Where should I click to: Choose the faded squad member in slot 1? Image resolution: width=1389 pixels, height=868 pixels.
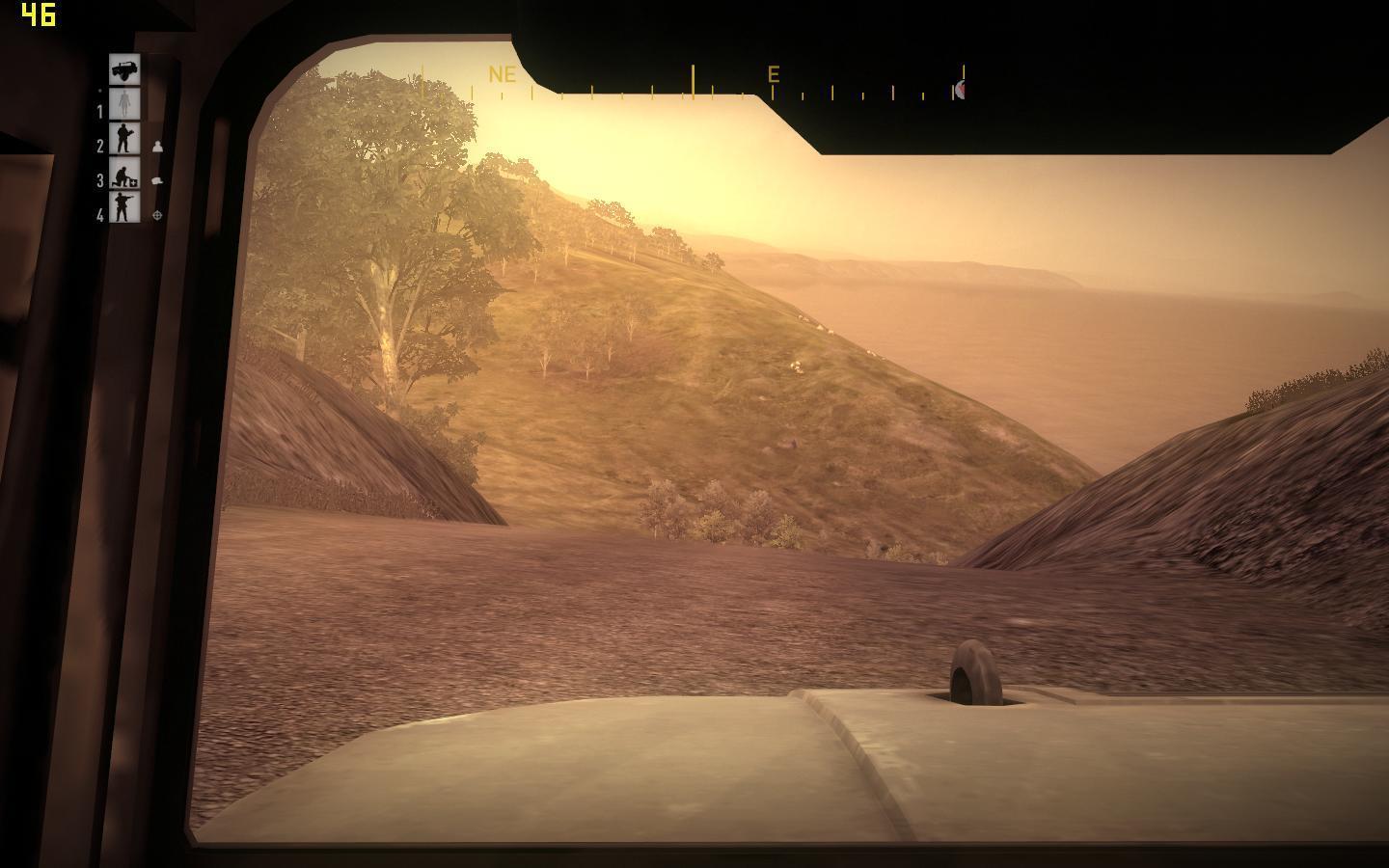click(x=124, y=104)
